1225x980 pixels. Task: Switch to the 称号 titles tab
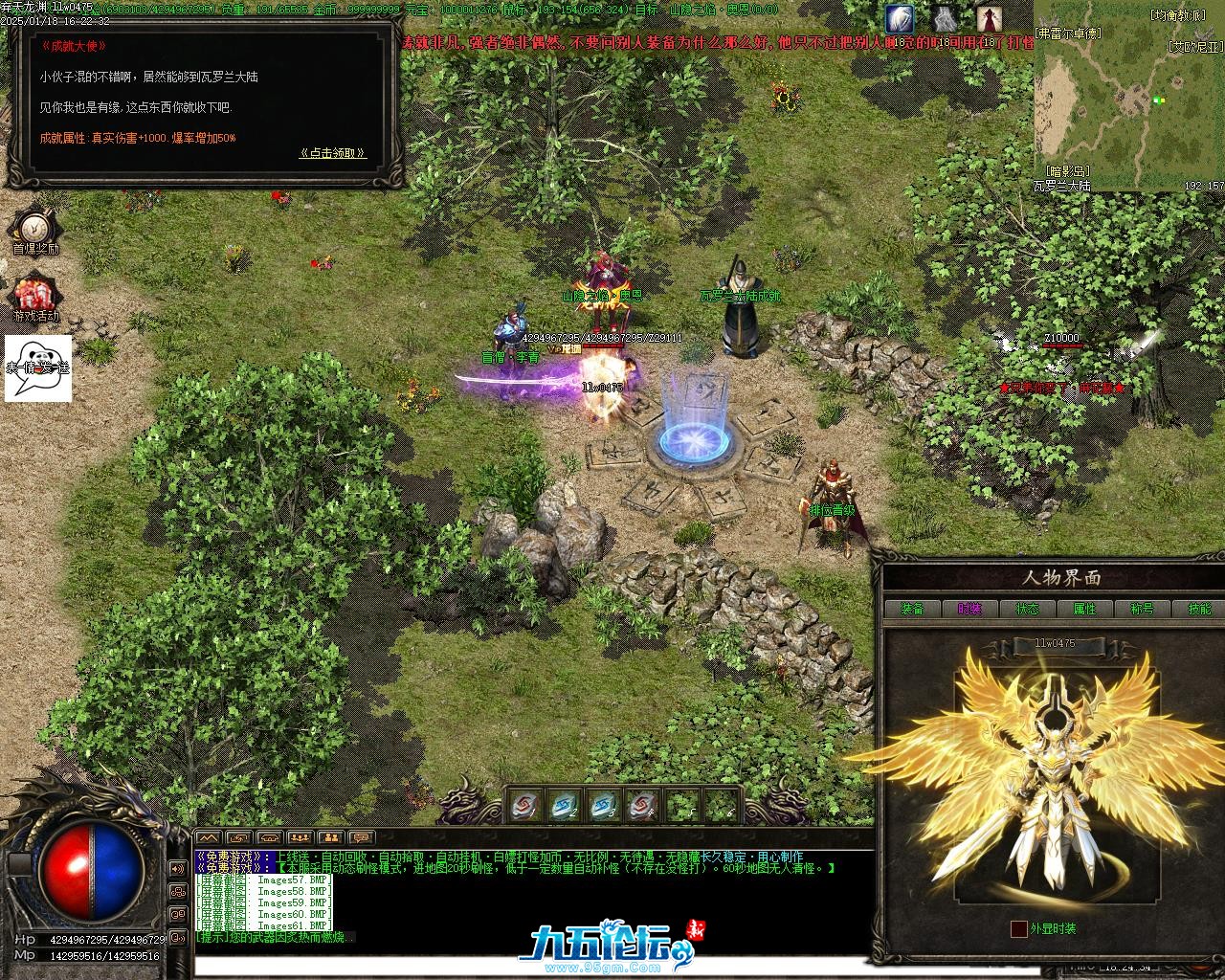[x=1142, y=609]
